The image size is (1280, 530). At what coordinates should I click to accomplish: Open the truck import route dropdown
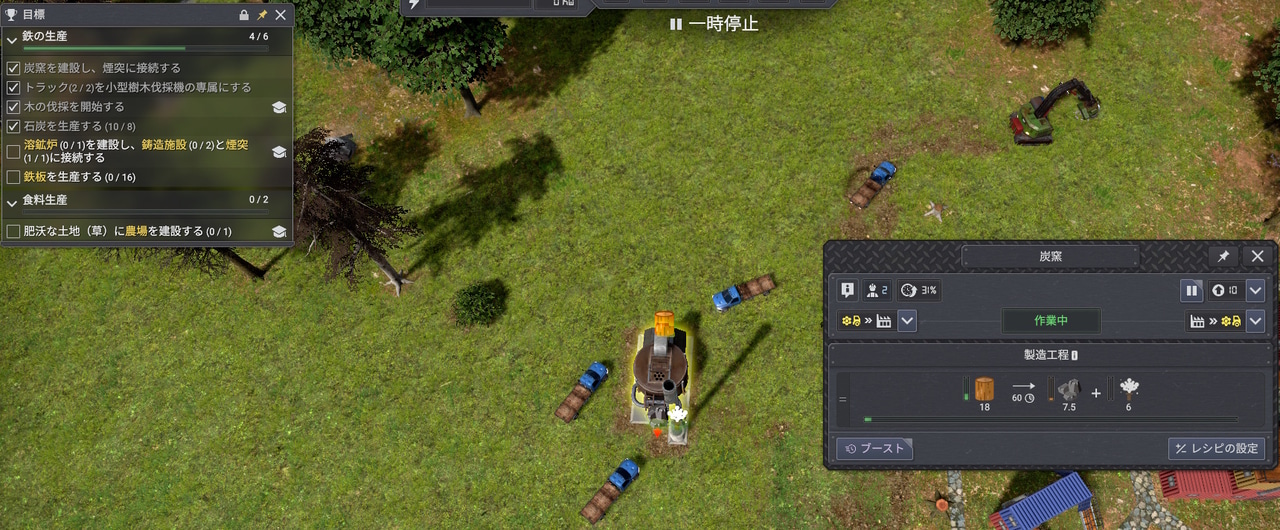tap(907, 322)
